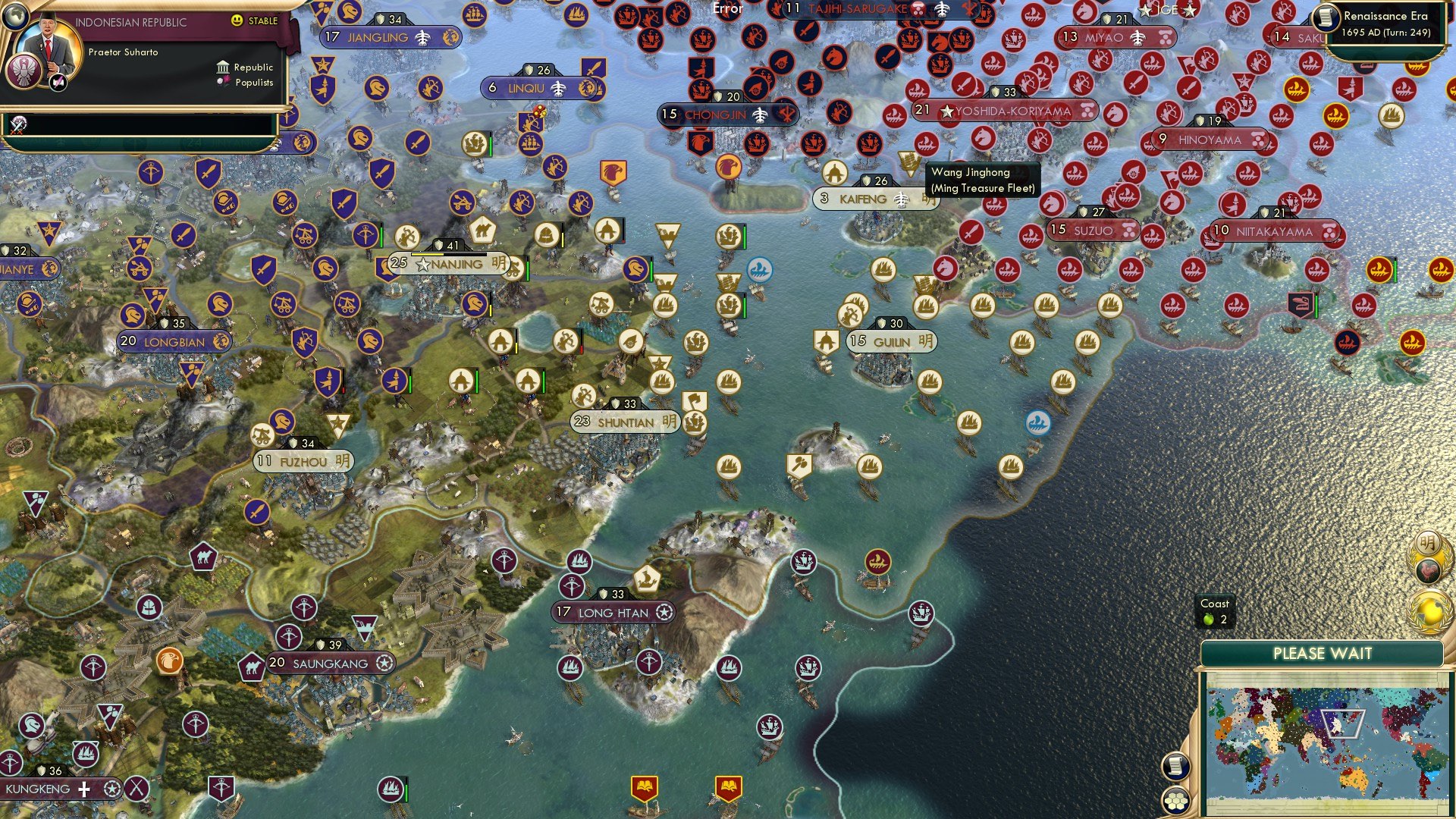Click the star icon on Kungkeng's banner
This screenshot has width=1456, height=819.
(x=111, y=789)
